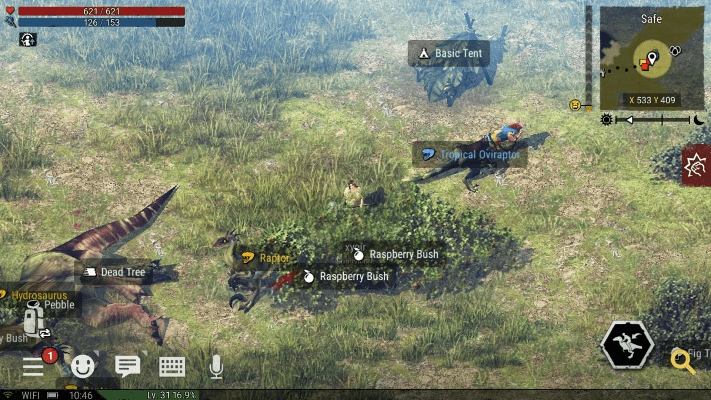Tap the red claw attack icon
This screenshot has height=400, width=711.
tap(697, 164)
